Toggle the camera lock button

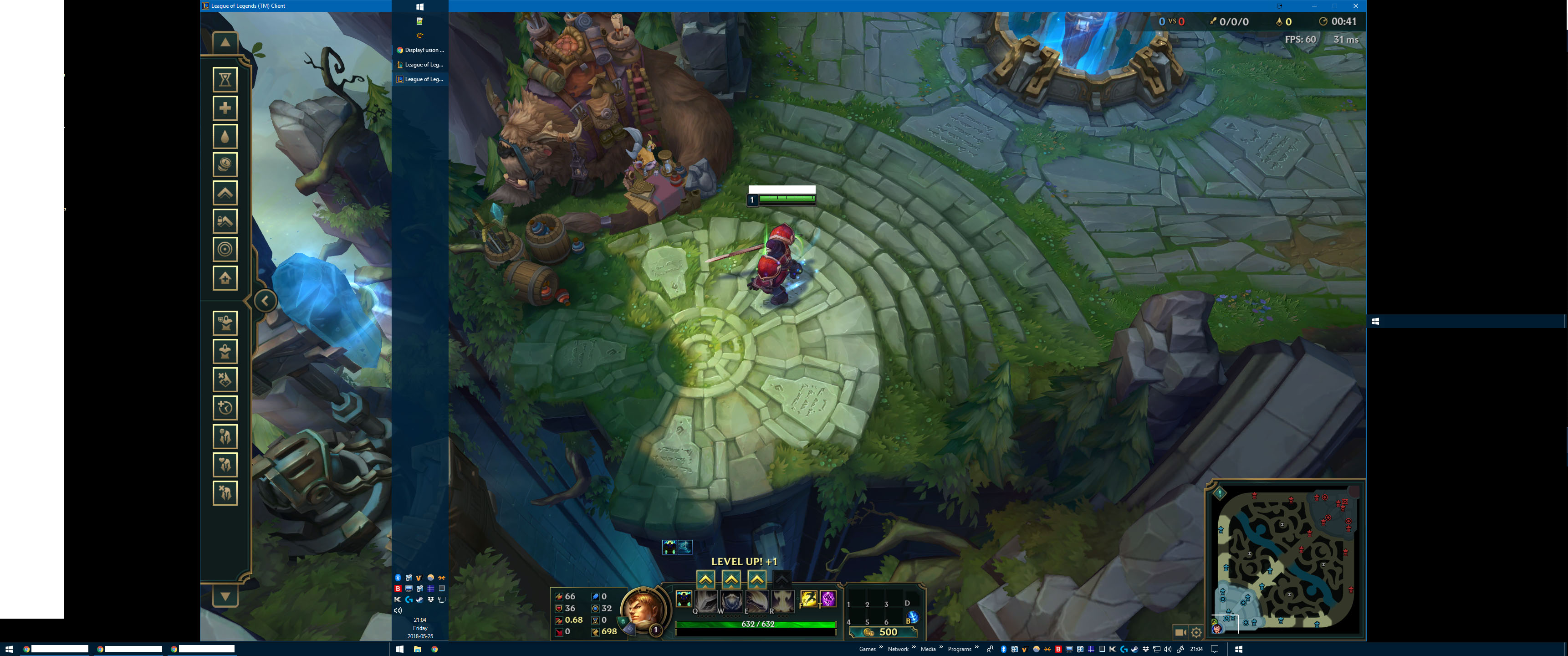pos(1180,632)
